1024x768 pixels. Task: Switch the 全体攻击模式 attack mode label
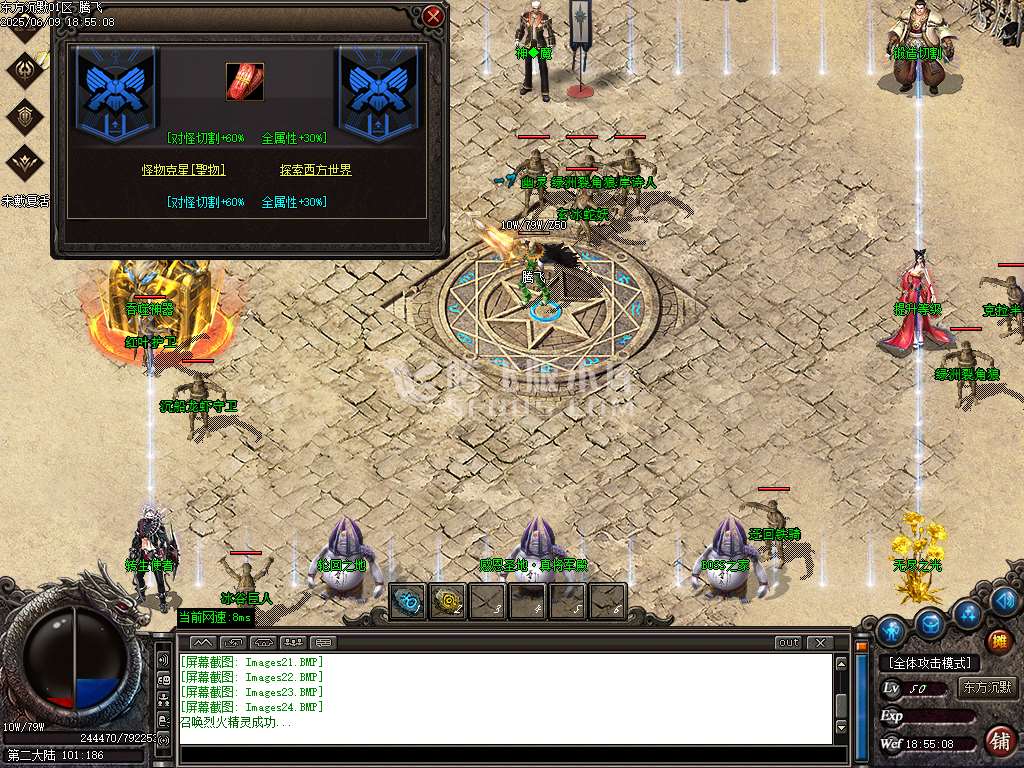point(929,663)
